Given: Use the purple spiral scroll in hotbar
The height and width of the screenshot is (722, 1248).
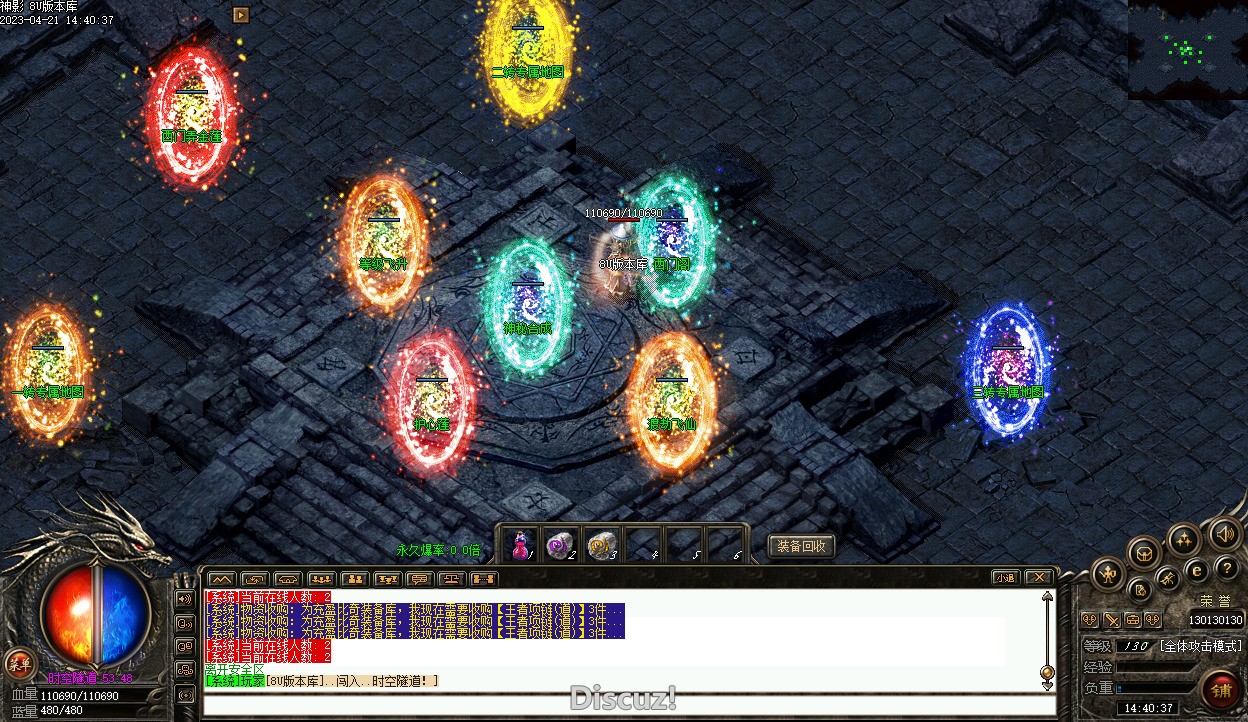Looking at the screenshot, I should [x=560, y=544].
